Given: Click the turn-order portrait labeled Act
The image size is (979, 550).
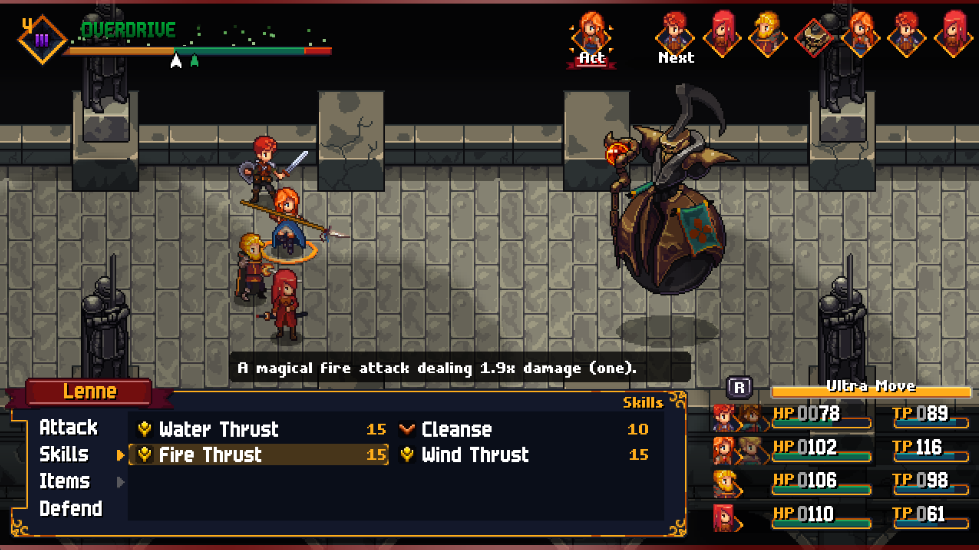Looking at the screenshot, I should point(592,34).
